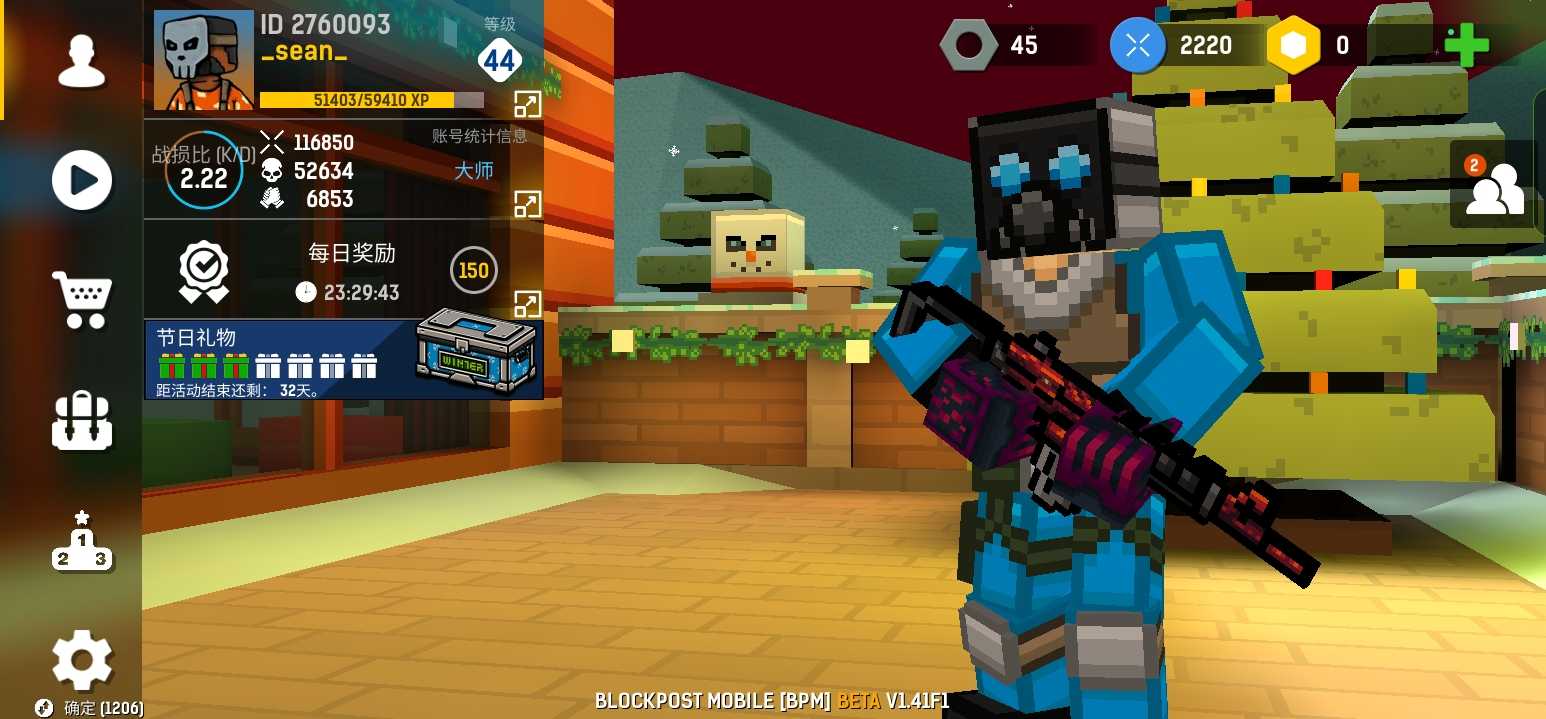Click the skull mask player avatar
Viewport: 1546px width, 719px height.
click(x=203, y=60)
